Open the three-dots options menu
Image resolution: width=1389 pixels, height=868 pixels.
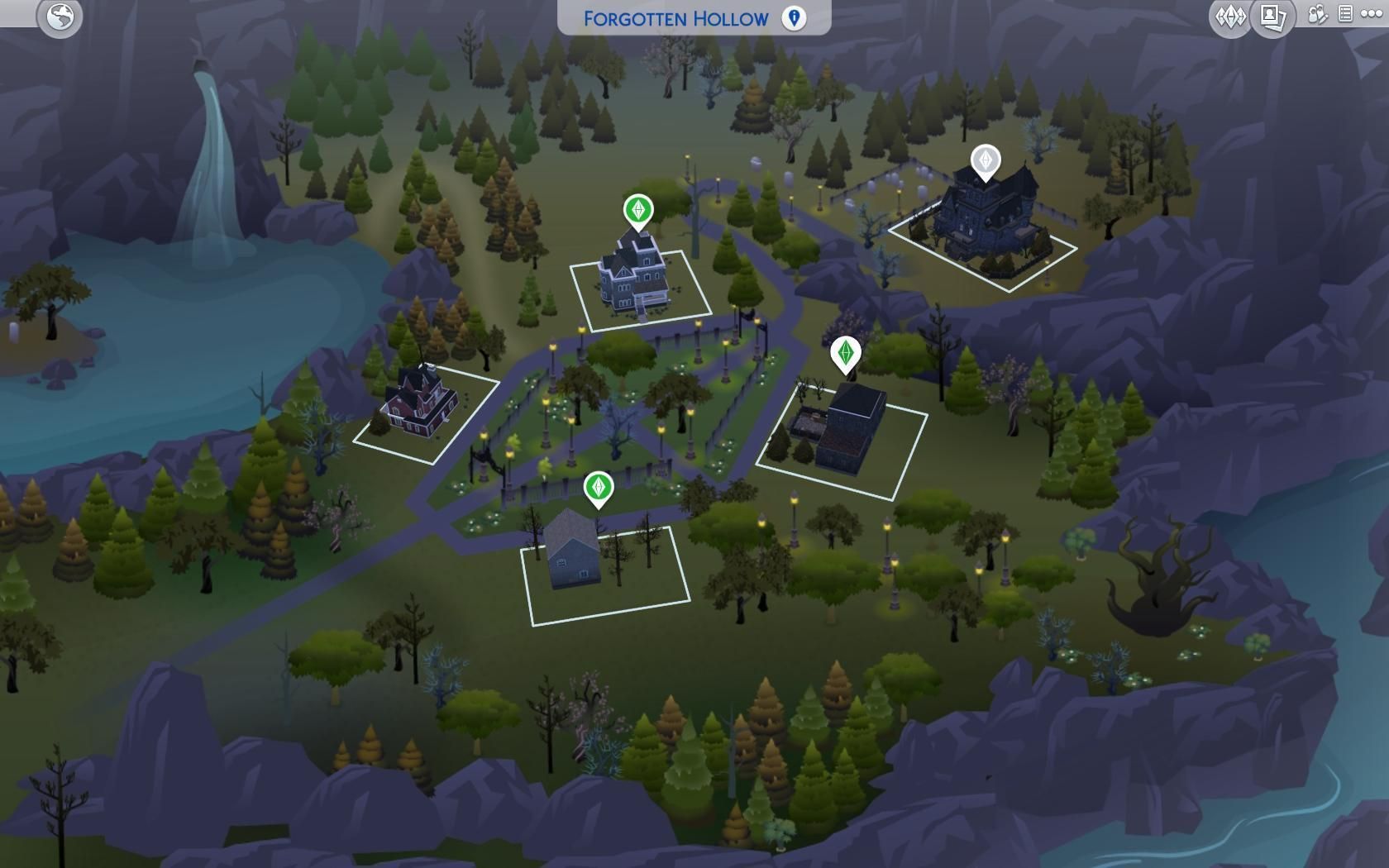(1370, 15)
